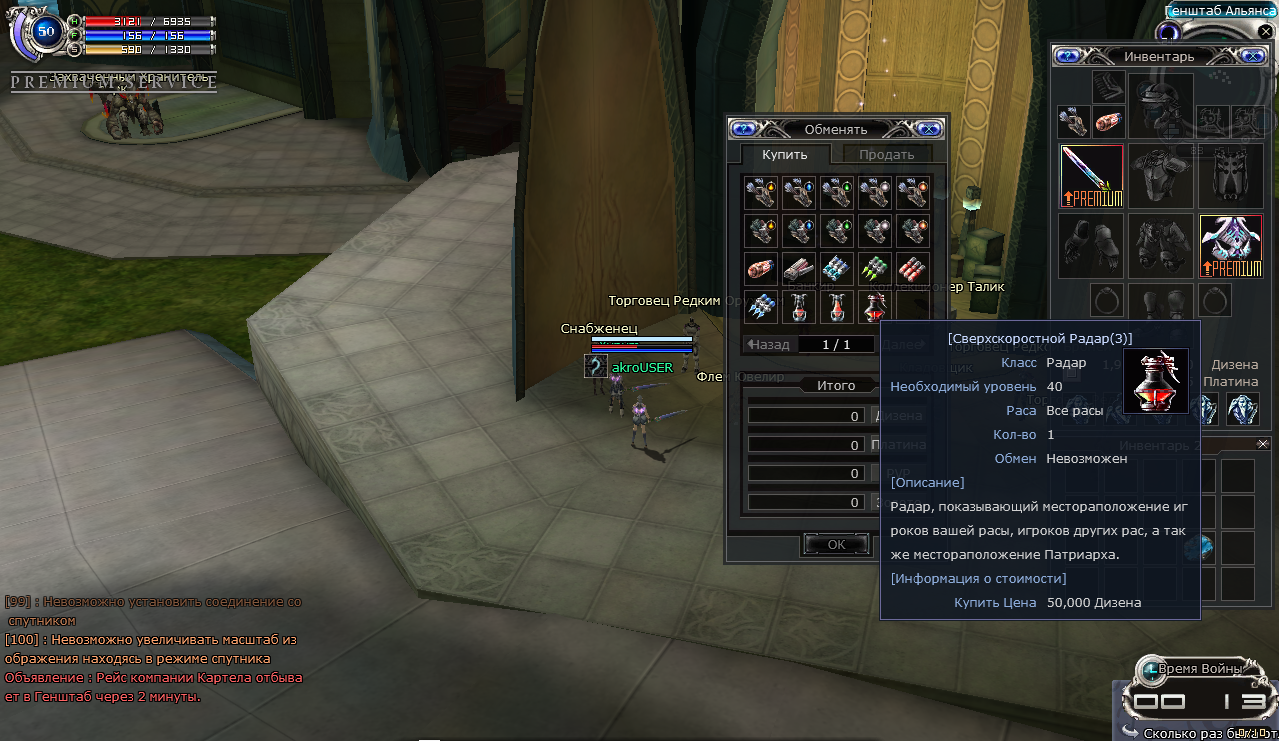The image size is (1279, 741).
Task: Select the red canister shop item
Action: (x=760, y=269)
